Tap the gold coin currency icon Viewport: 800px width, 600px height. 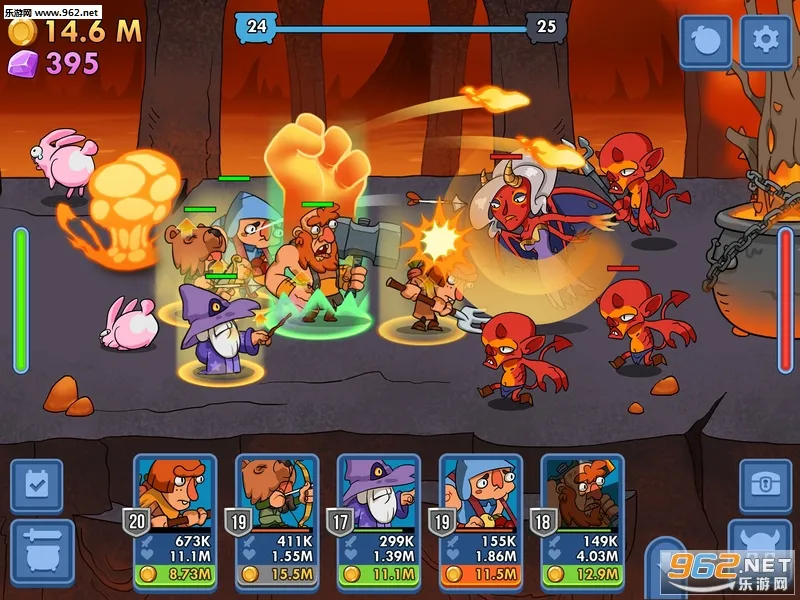coord(22,31)
